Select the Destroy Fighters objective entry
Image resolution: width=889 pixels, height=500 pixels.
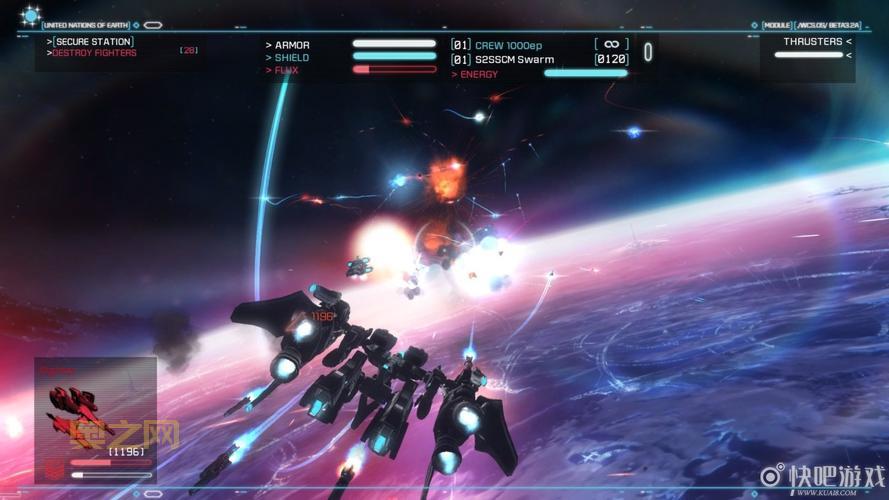[95, 53]
